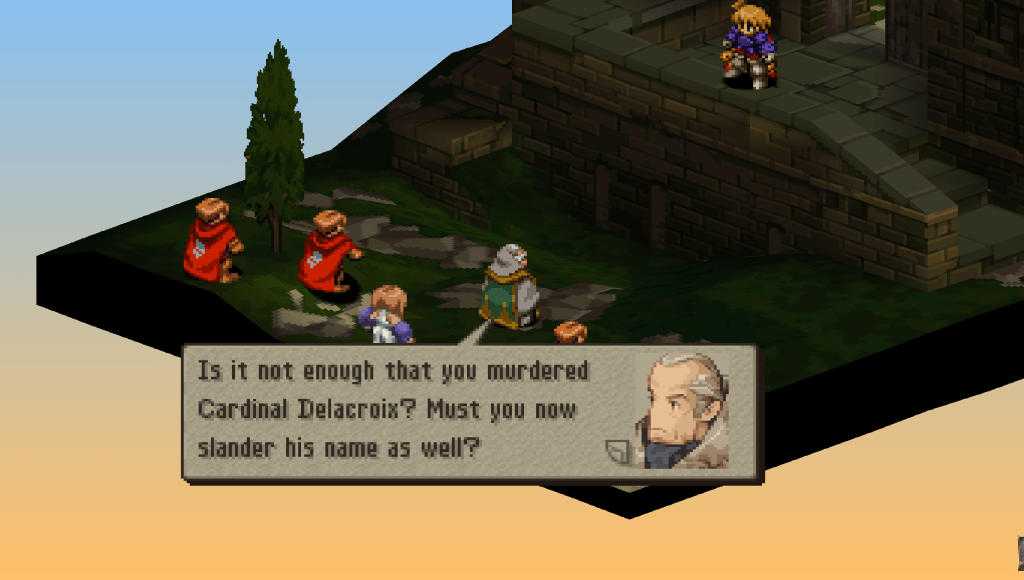Screen dimensions: 1024x580
Task: Click the page-turn icon to advance dialogue
Action: click(616, 452)
